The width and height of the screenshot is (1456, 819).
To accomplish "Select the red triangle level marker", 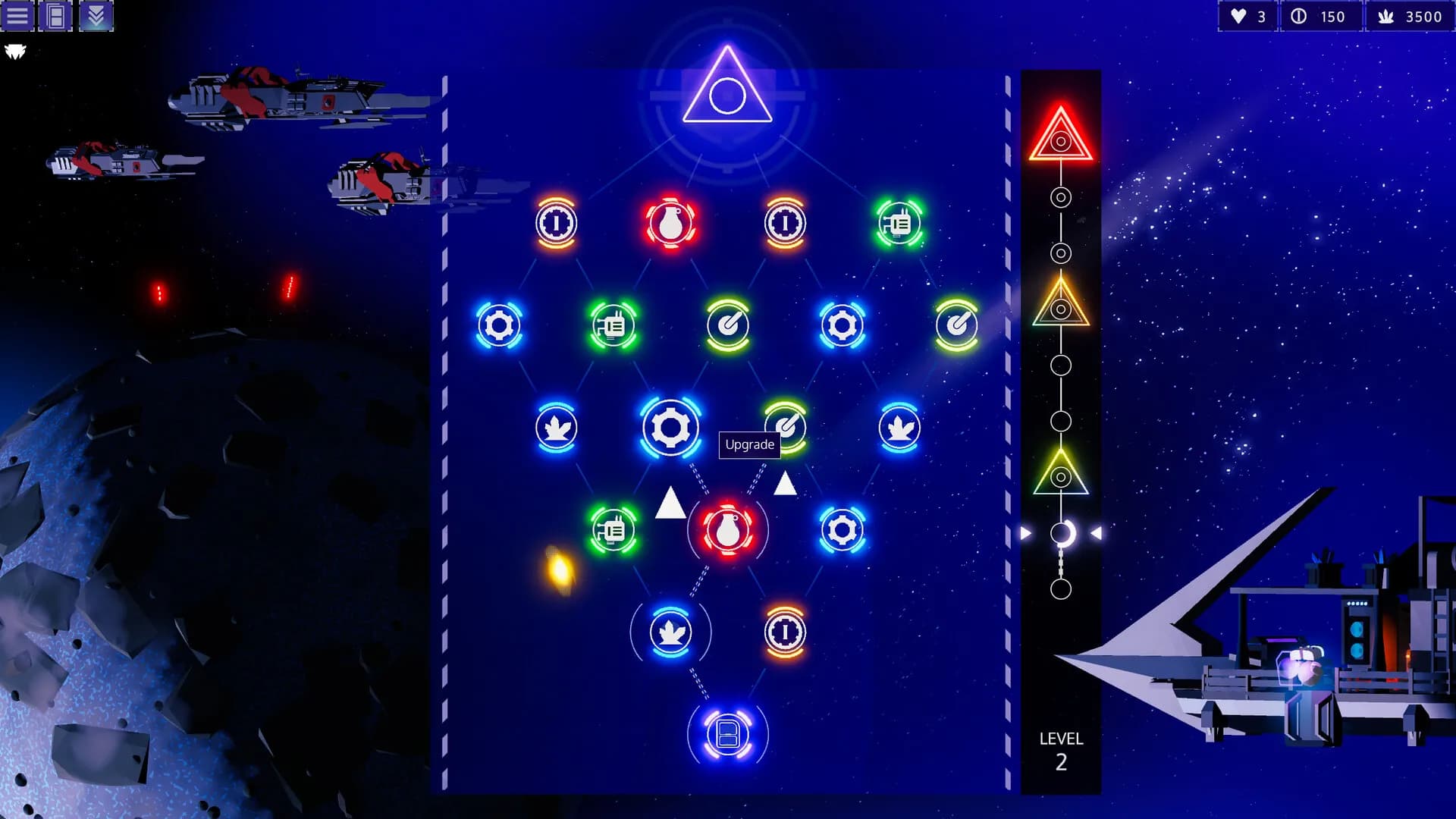I will coord(1060,136).
